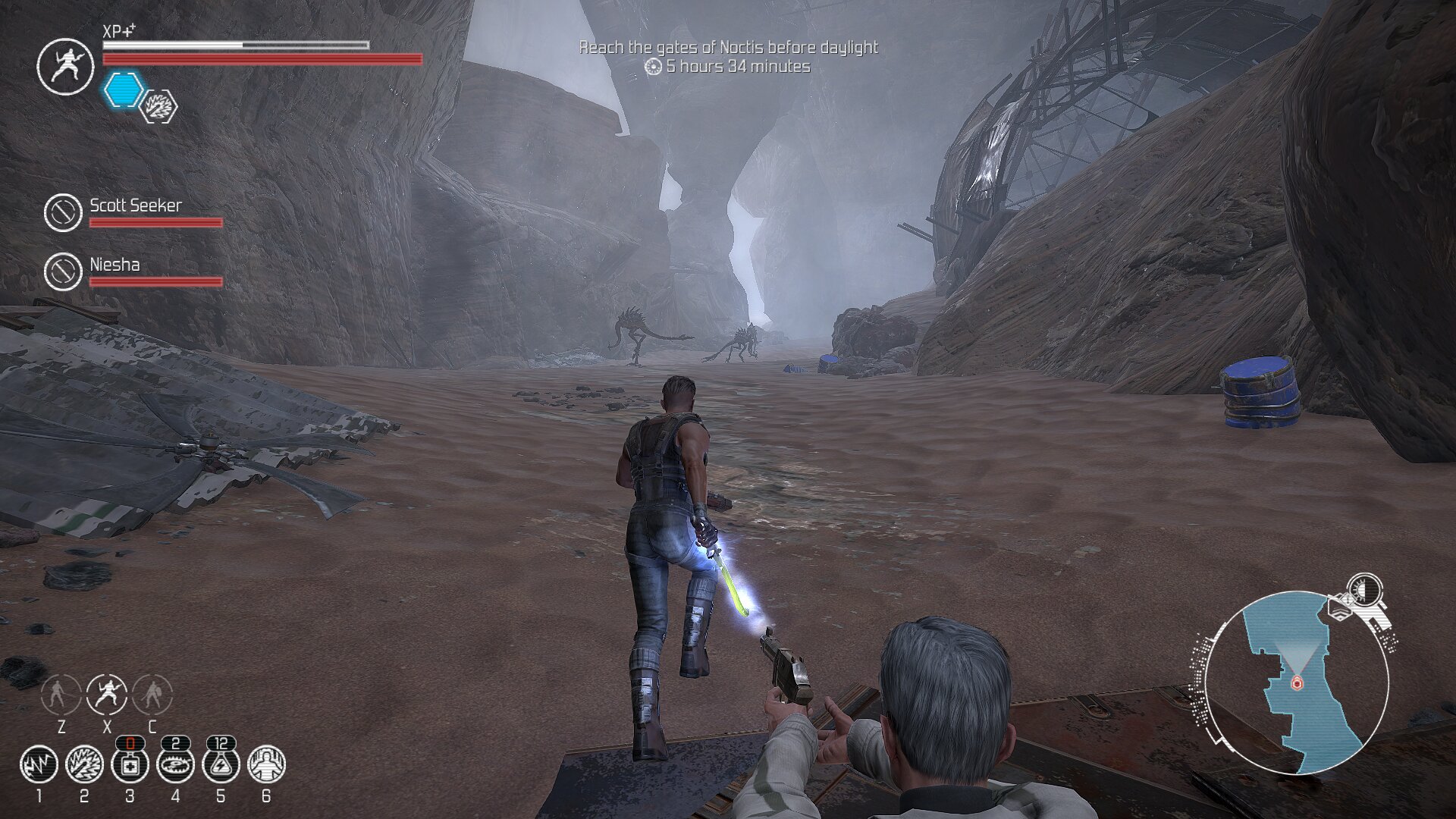Use the electric weapon charge ability
1456x819 pixels.
(84, 764)
